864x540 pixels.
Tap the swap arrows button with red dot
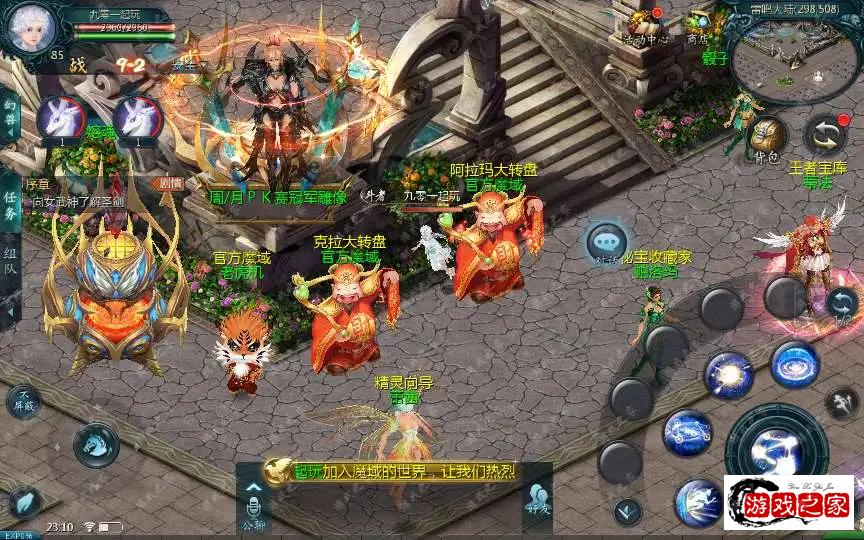coord(825,135)
